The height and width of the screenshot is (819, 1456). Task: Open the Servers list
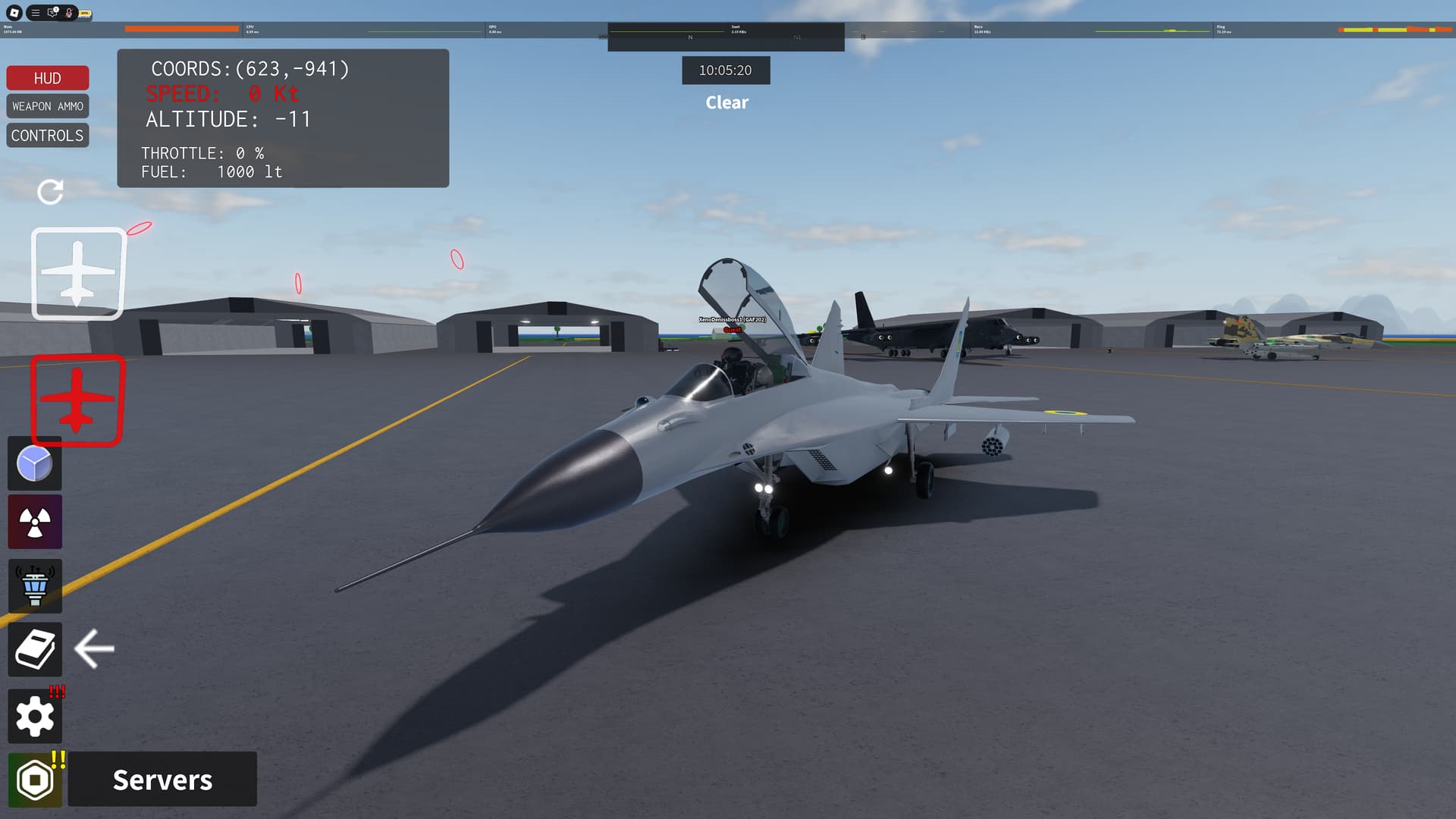tap(162, 780)
